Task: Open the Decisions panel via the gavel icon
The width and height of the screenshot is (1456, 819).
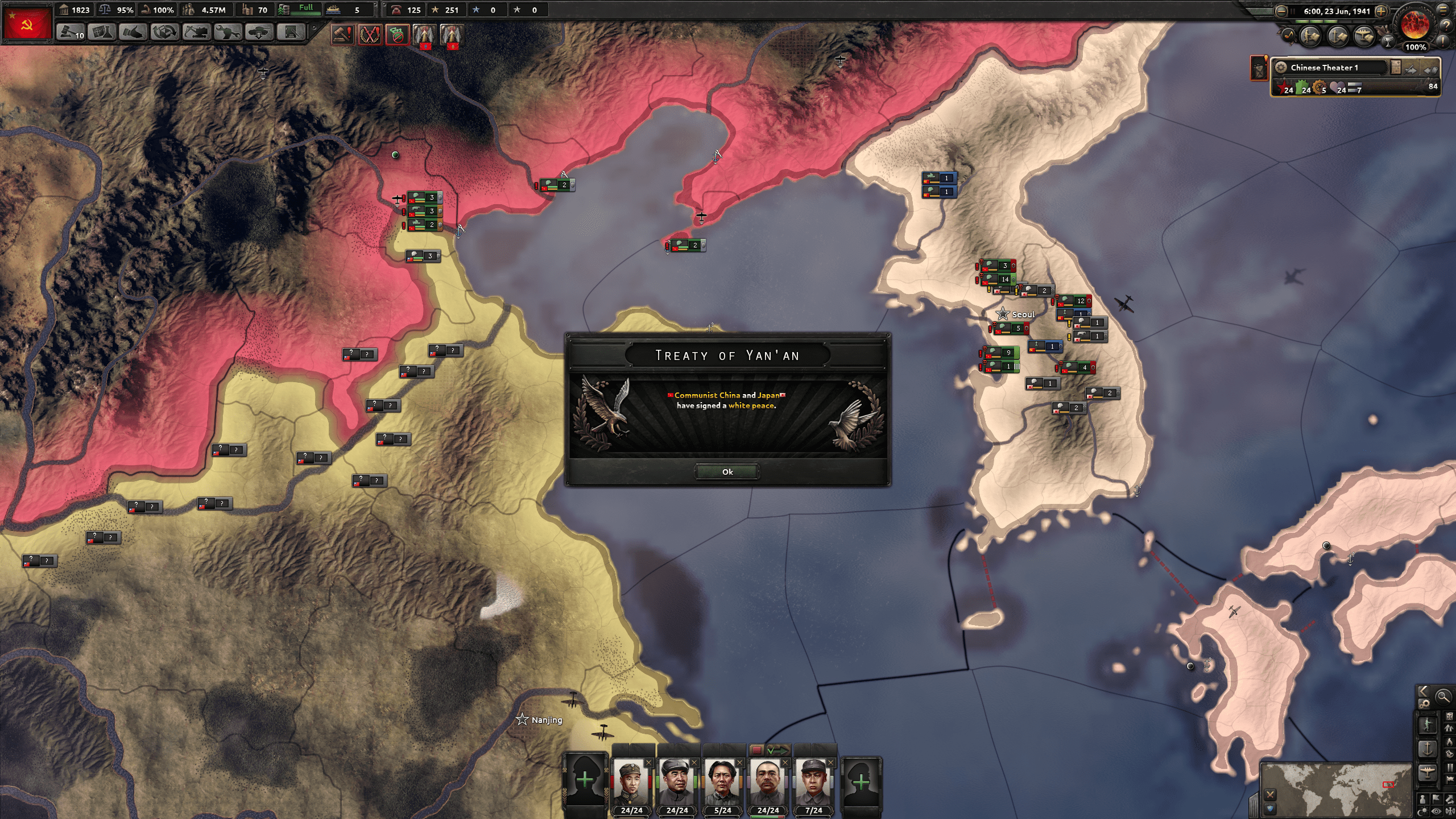Action: tap(70, 33)
